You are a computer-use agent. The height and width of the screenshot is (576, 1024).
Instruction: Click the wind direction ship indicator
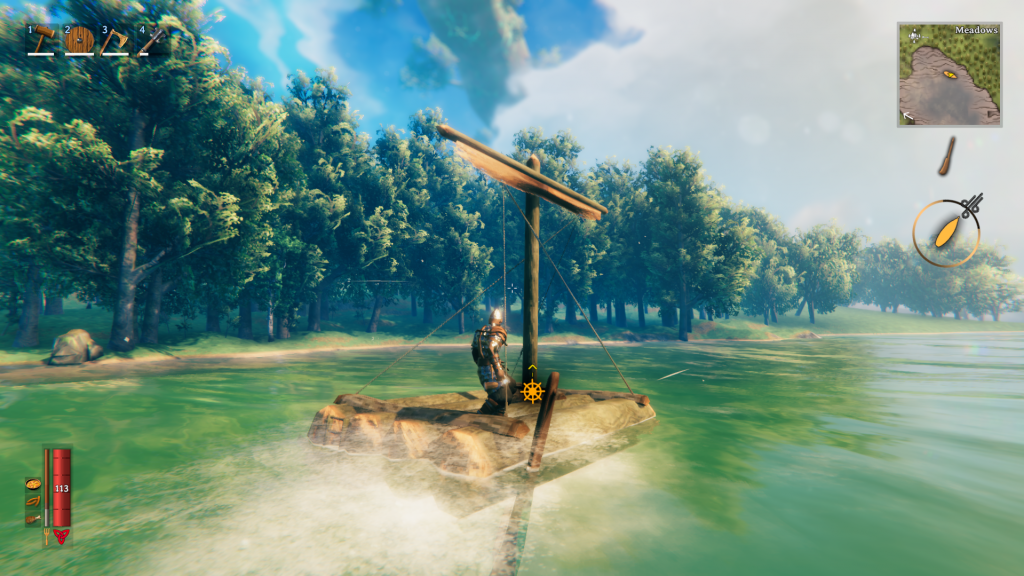[x=946, y=233]
